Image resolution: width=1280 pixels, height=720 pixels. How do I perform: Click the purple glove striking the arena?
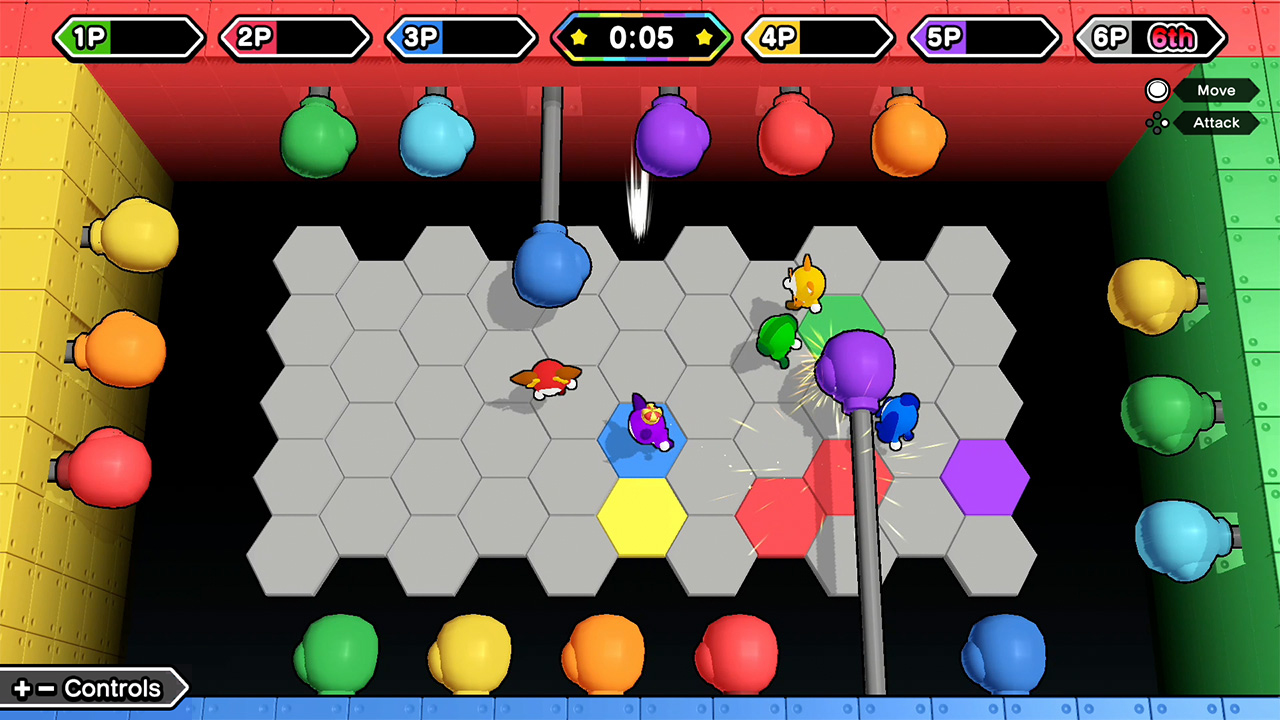[855, 370]
